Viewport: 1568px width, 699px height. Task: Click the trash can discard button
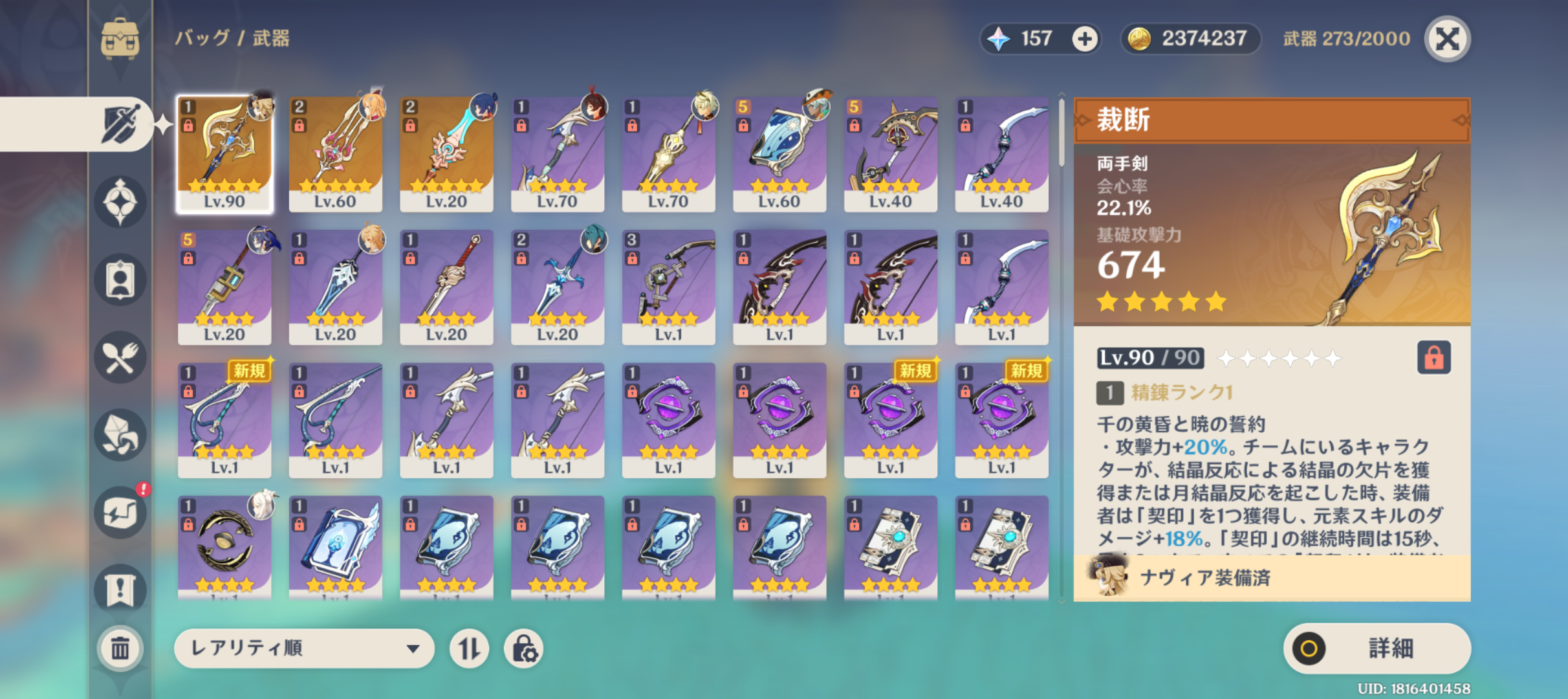(x=120, y=648)
